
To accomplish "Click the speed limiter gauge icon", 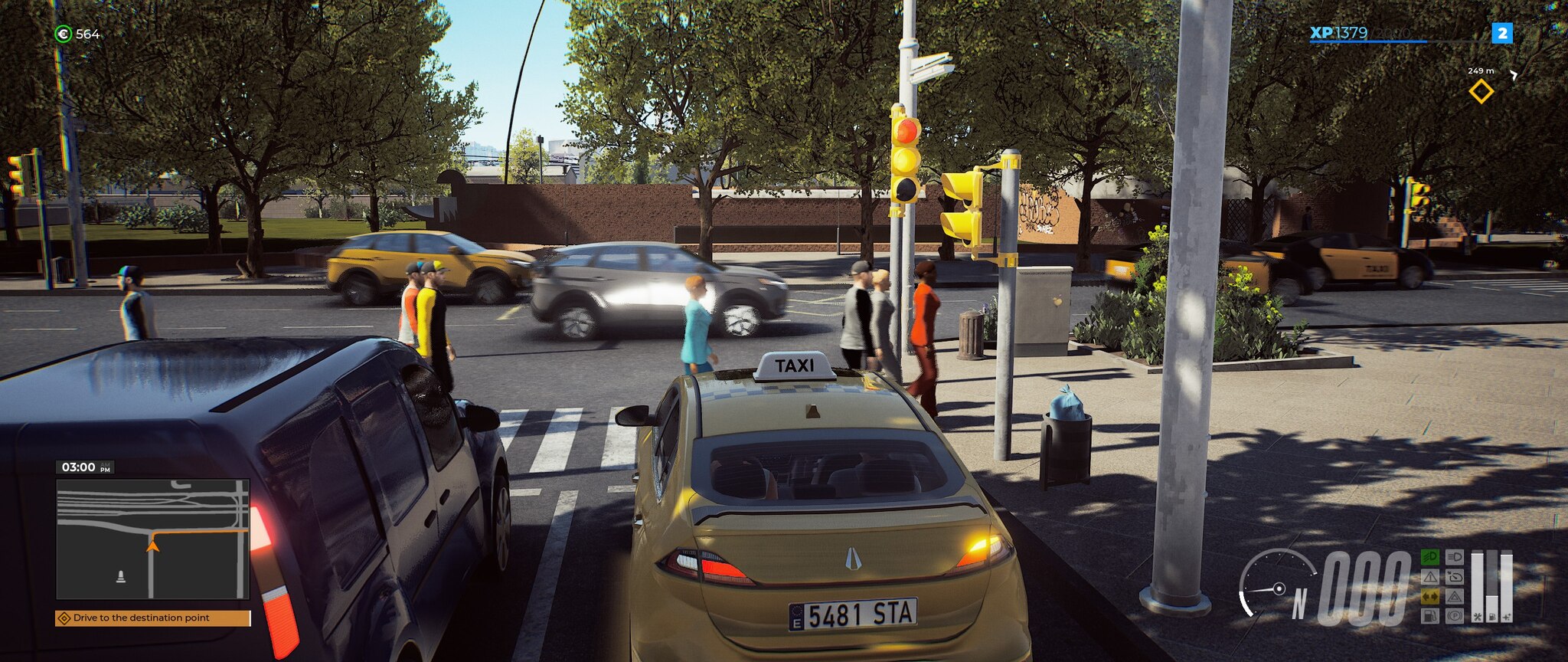I will (x=1455, y=577).
